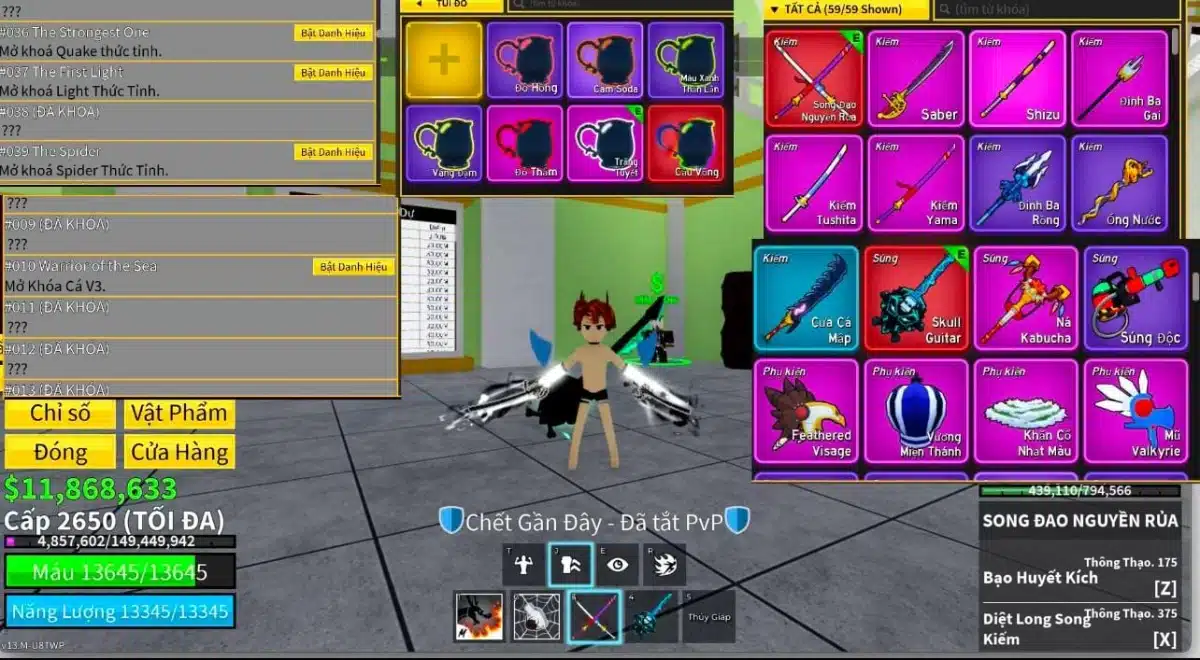The width and height of the screenshot is (1200, 660).
Task: Pick the Cầu Vồng rainbow aura color
Action: tap(686, 143)
